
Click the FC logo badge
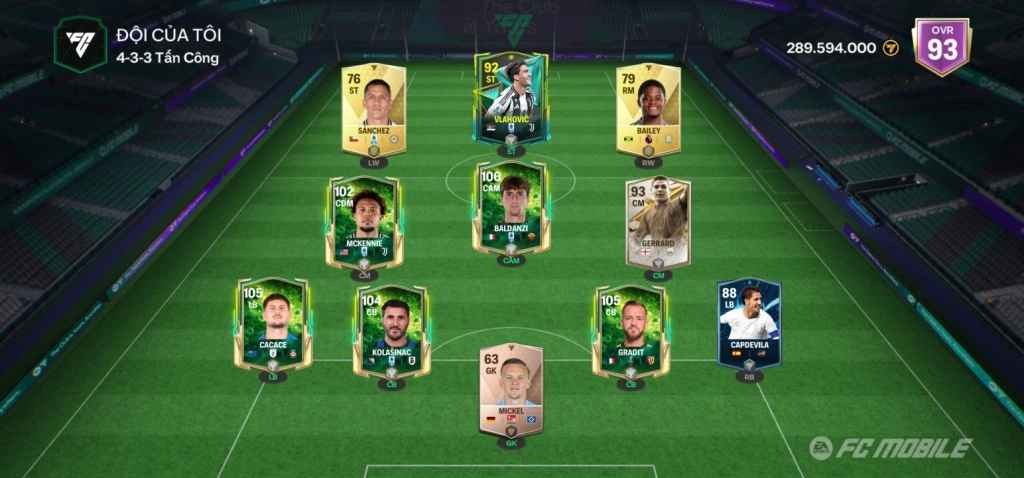pos(80,45)
